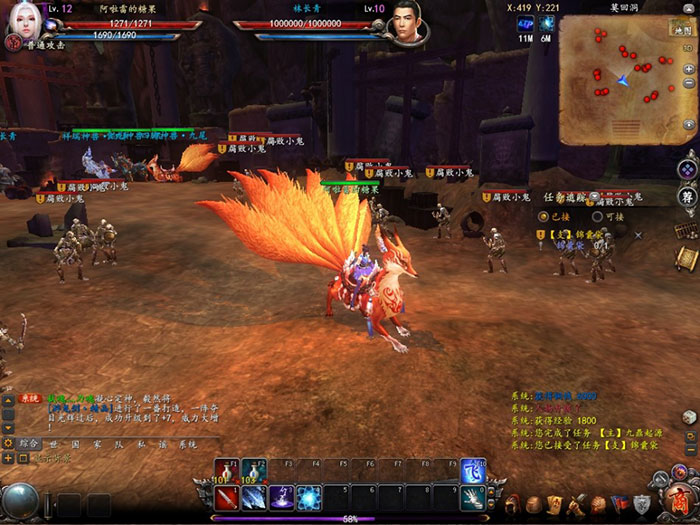Zoom in the minimap with plus button
Screen dimensions: 700x525
click(x=689, y=69)
